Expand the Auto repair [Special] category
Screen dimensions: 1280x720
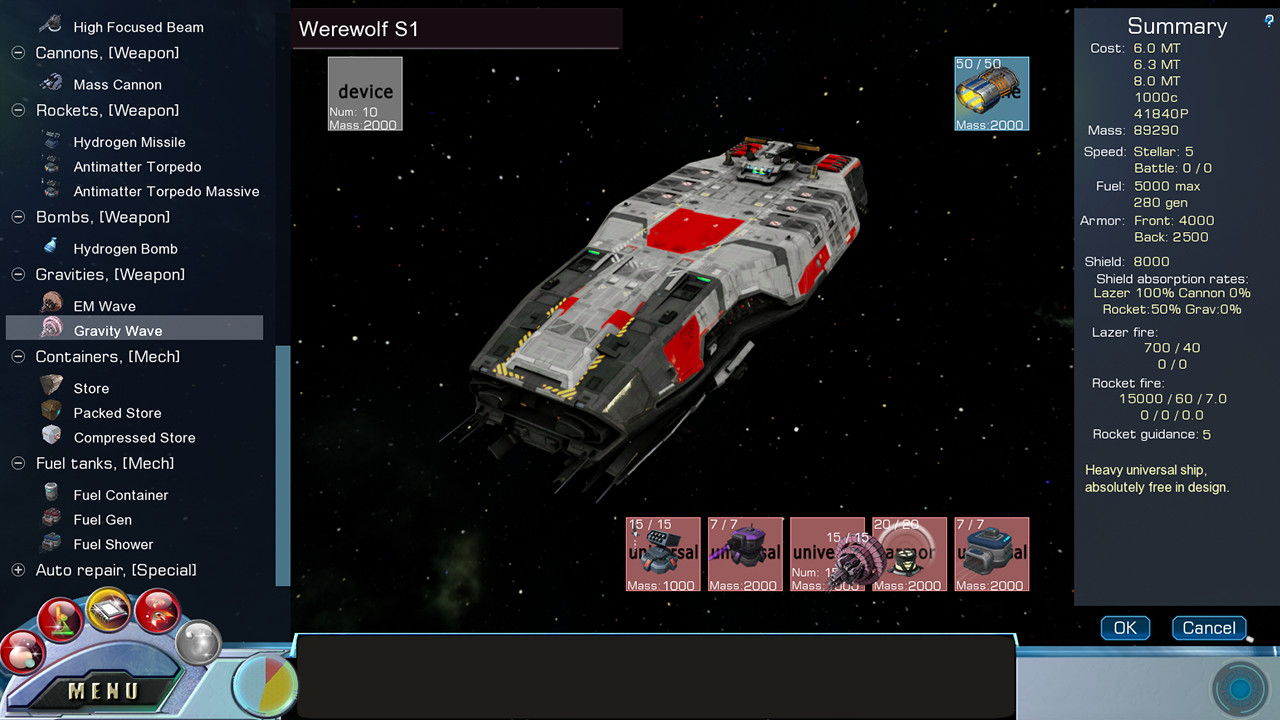[17, 569]
